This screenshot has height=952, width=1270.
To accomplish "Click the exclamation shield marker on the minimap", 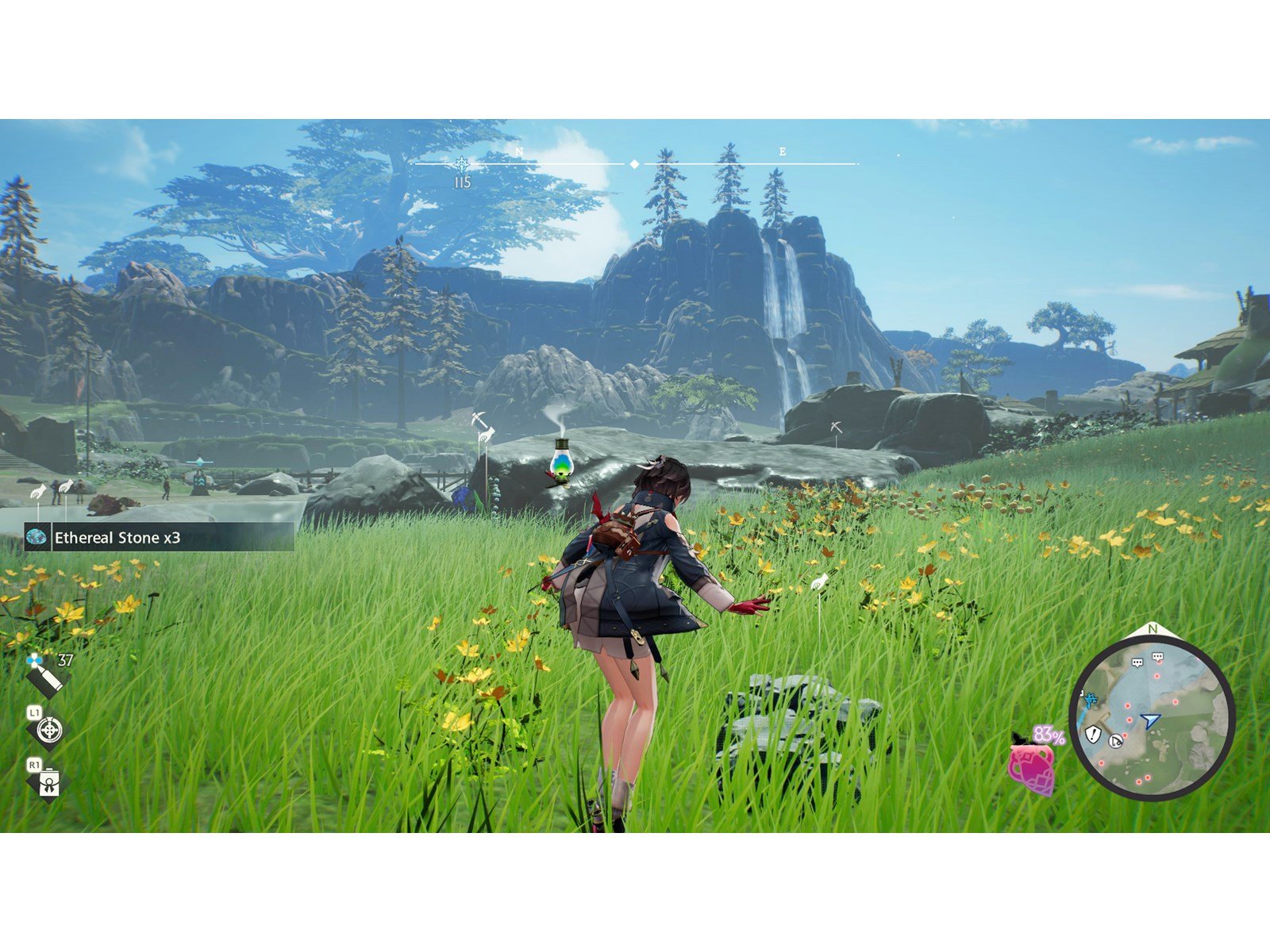I will (1093, 734).
